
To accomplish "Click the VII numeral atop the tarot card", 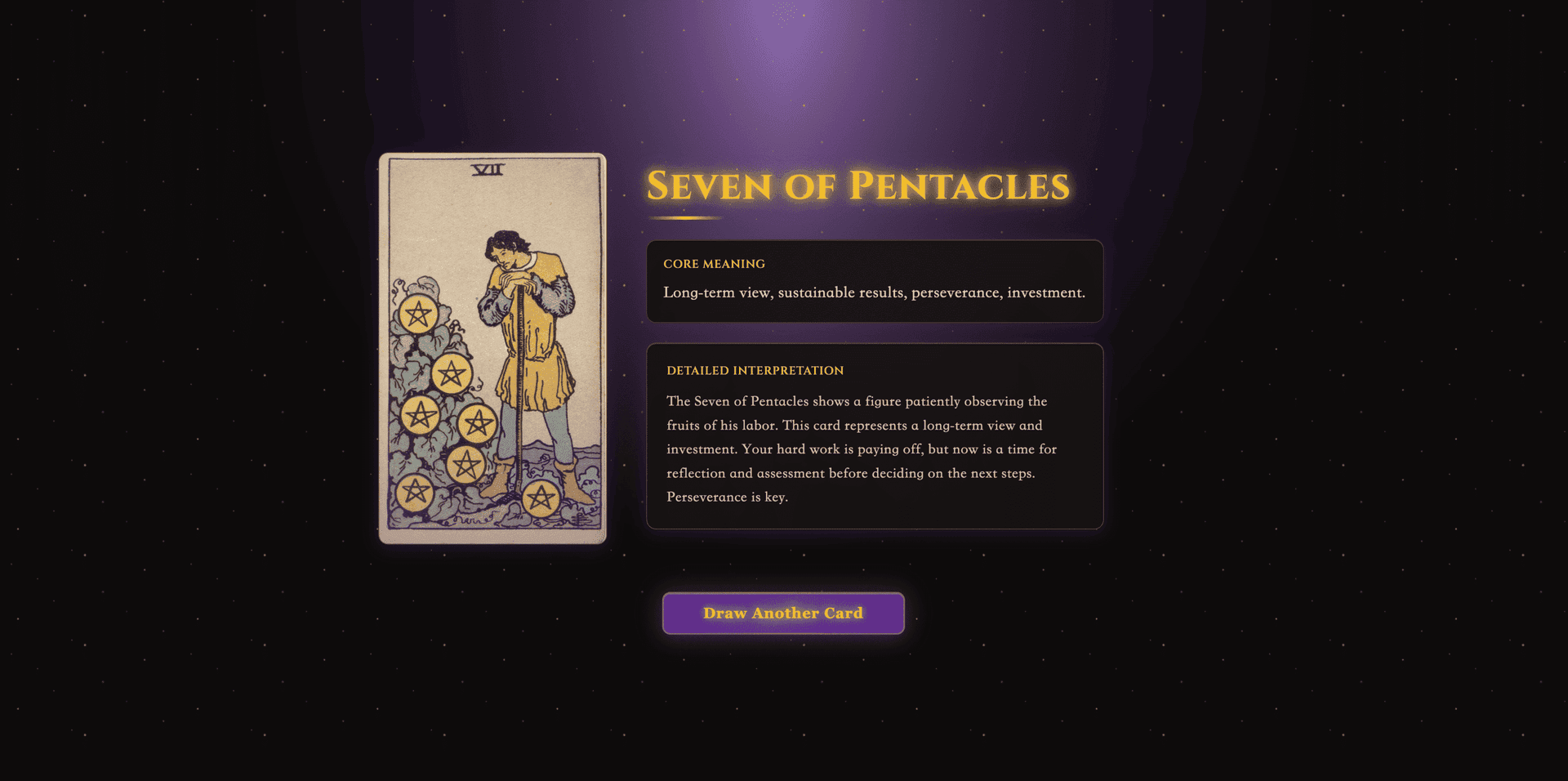I will click(x=488, y=171).
